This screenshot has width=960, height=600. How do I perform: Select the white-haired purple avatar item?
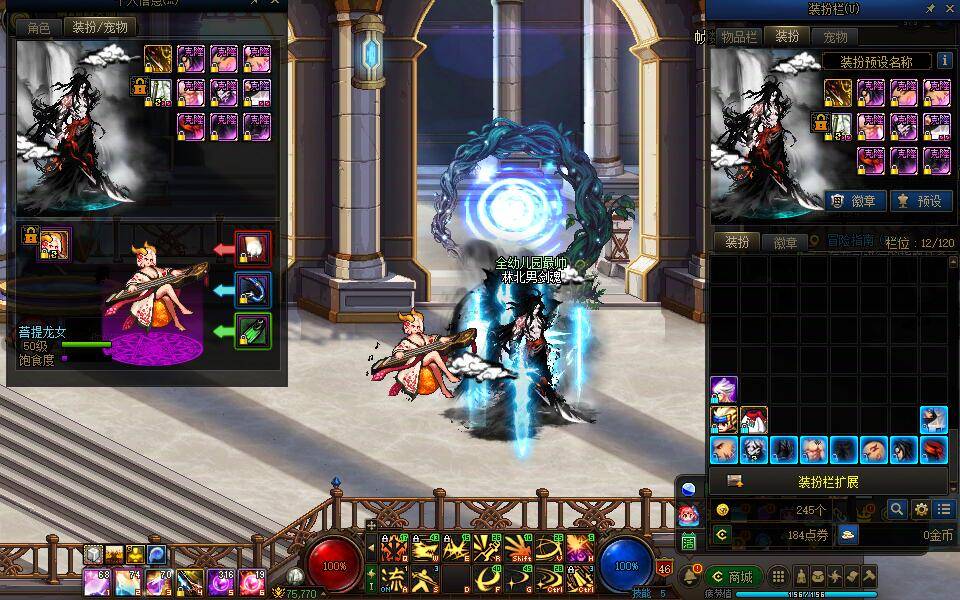point(724,390)
